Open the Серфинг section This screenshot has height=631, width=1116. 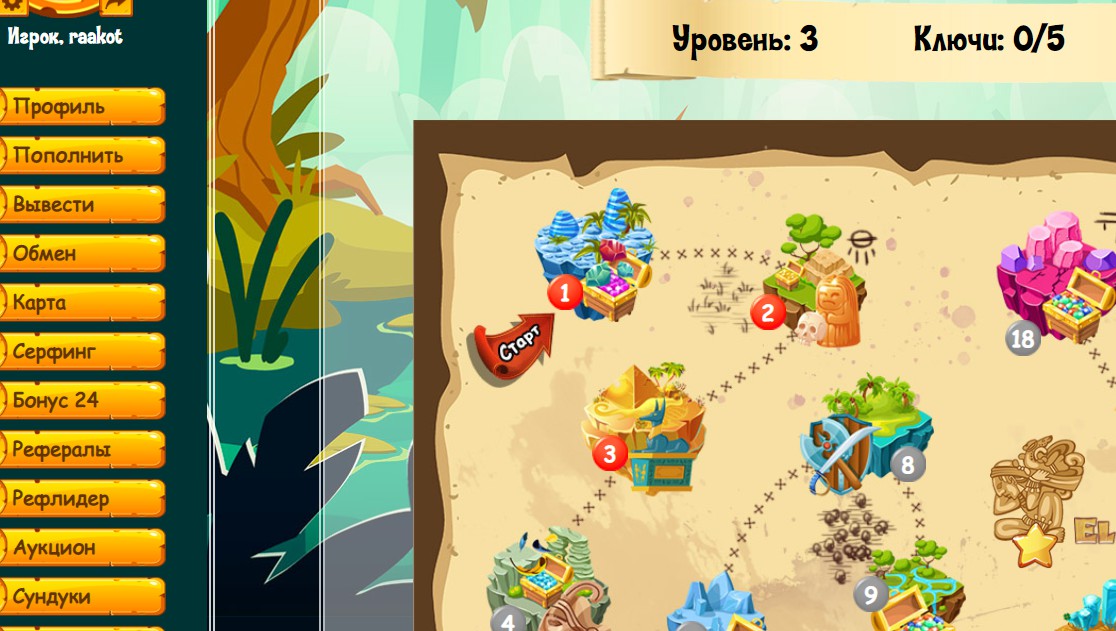(82, 351)
